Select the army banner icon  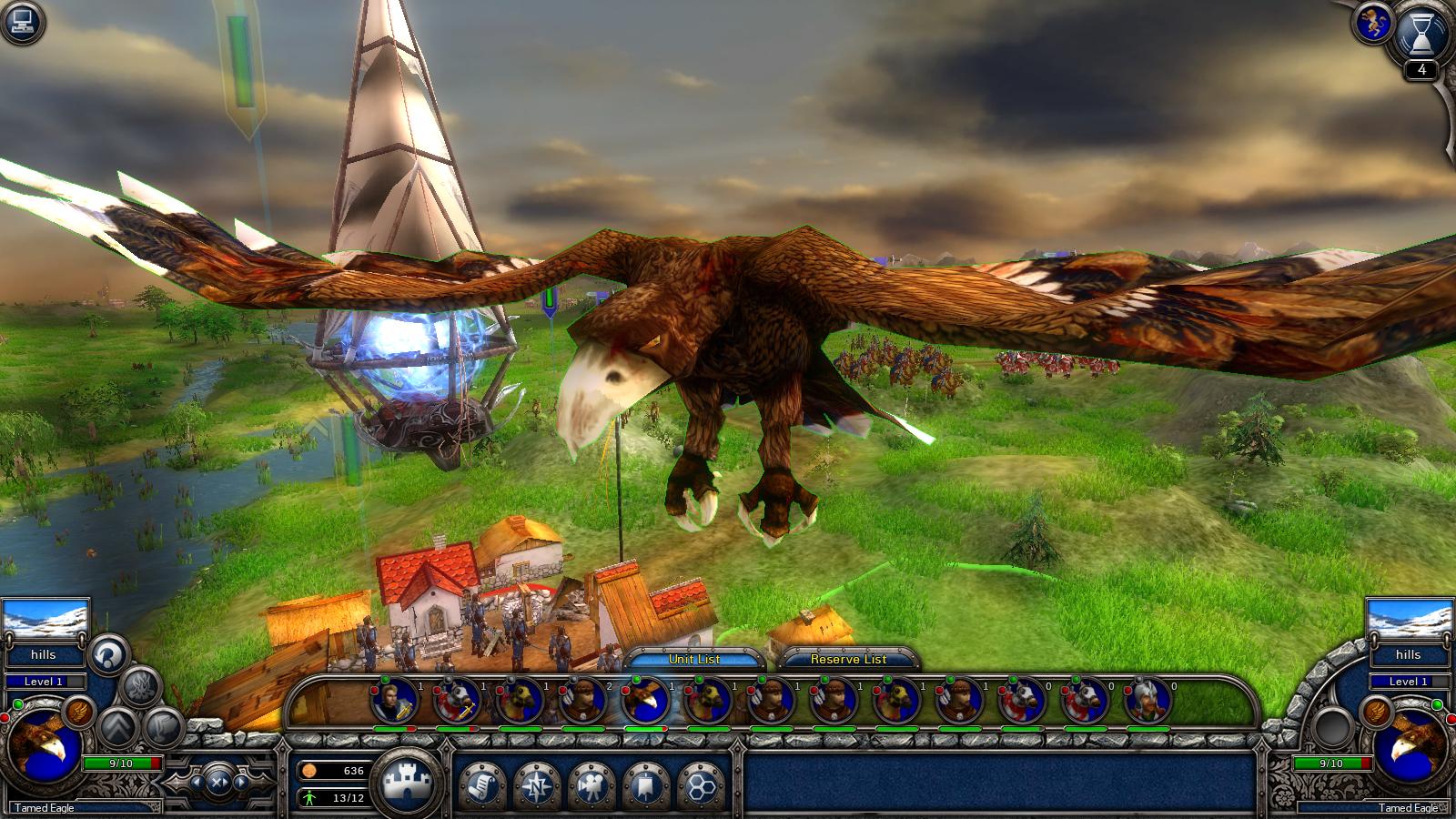(646, 784)
